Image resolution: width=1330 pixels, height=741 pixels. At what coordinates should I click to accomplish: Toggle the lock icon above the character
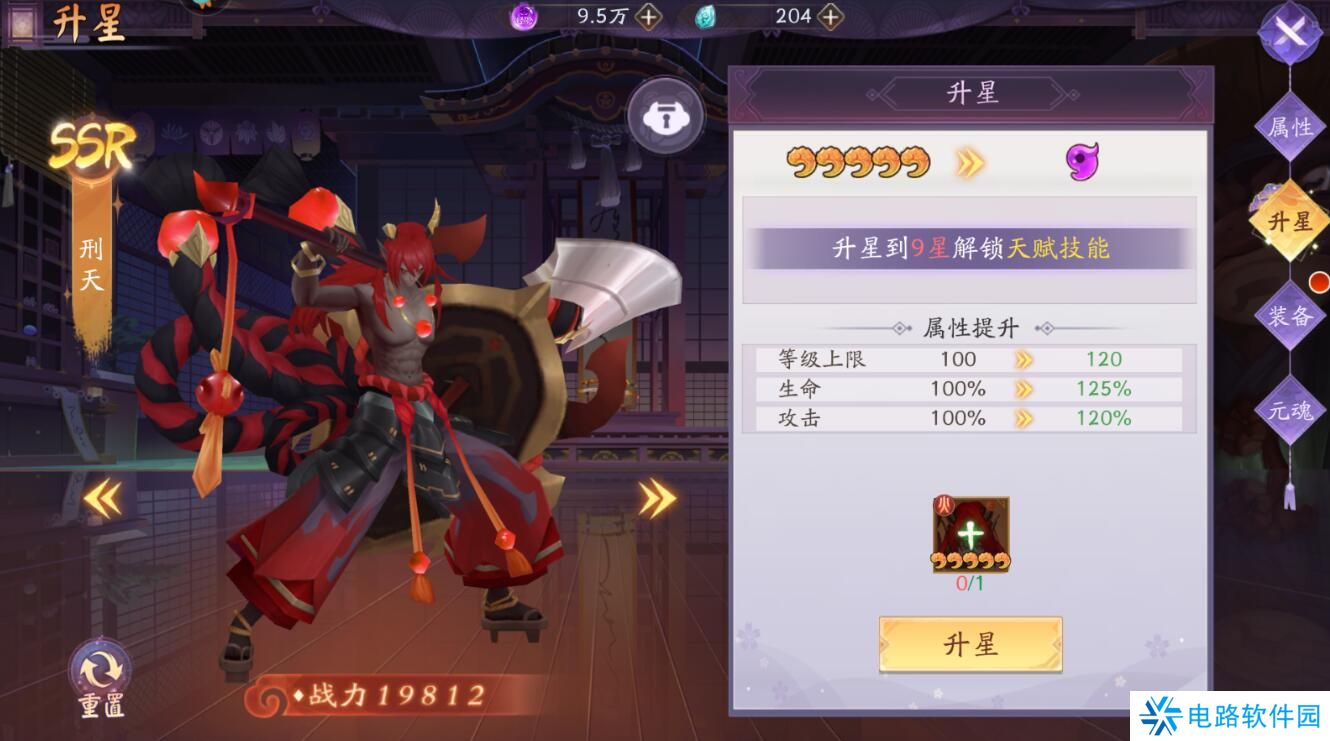tap(667, 115)
